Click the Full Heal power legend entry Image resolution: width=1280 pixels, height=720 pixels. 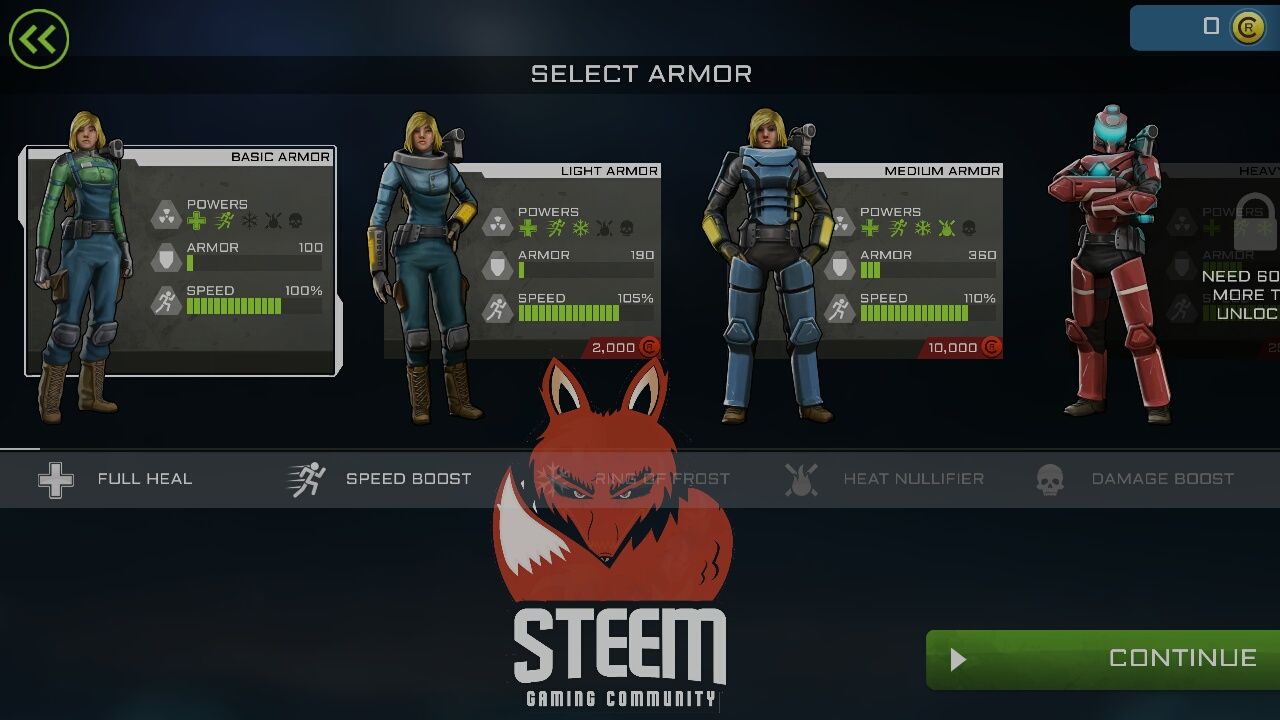(115, 479)
